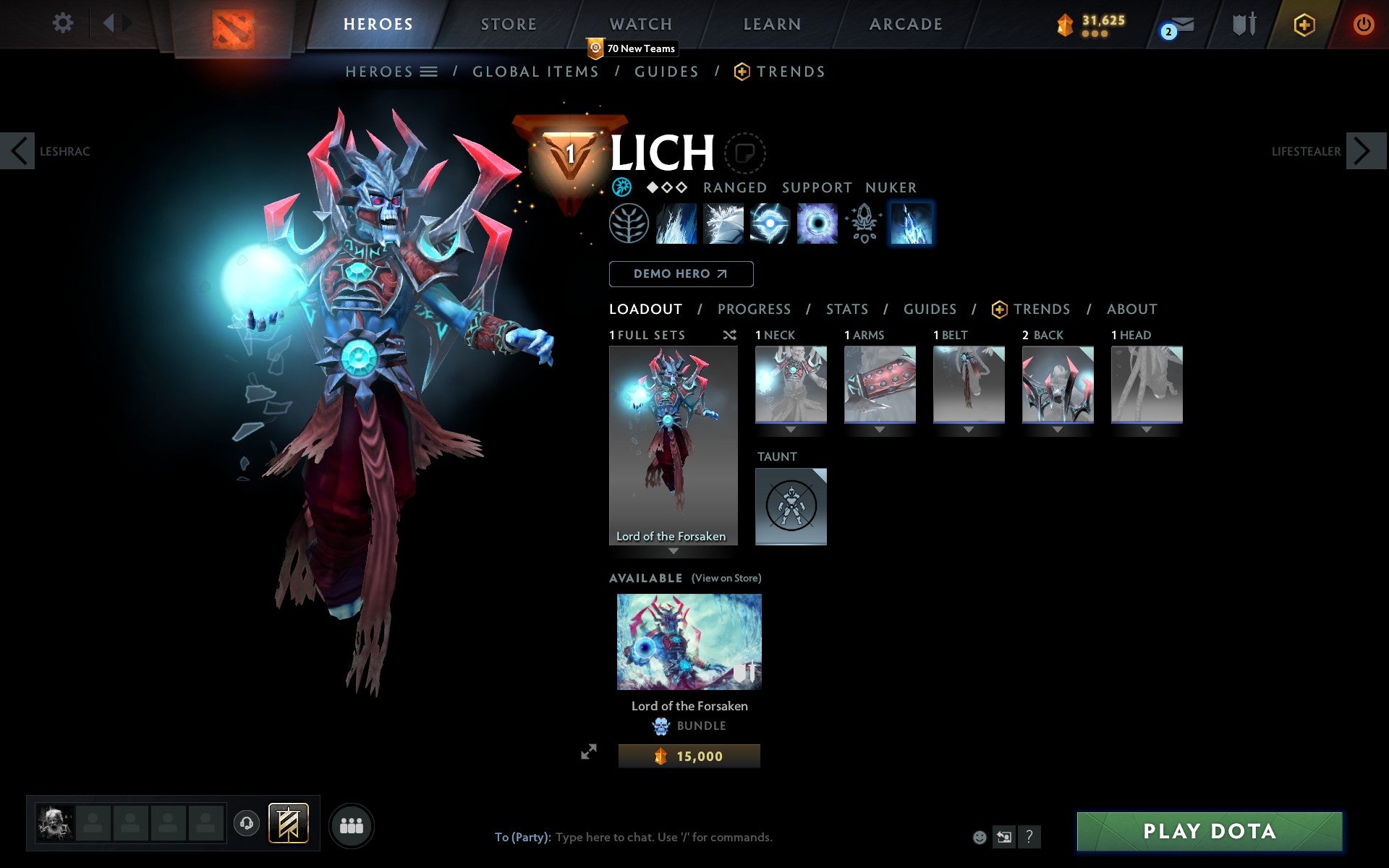Open View on Store link
1389x868 pixels.
pos(726,578)
